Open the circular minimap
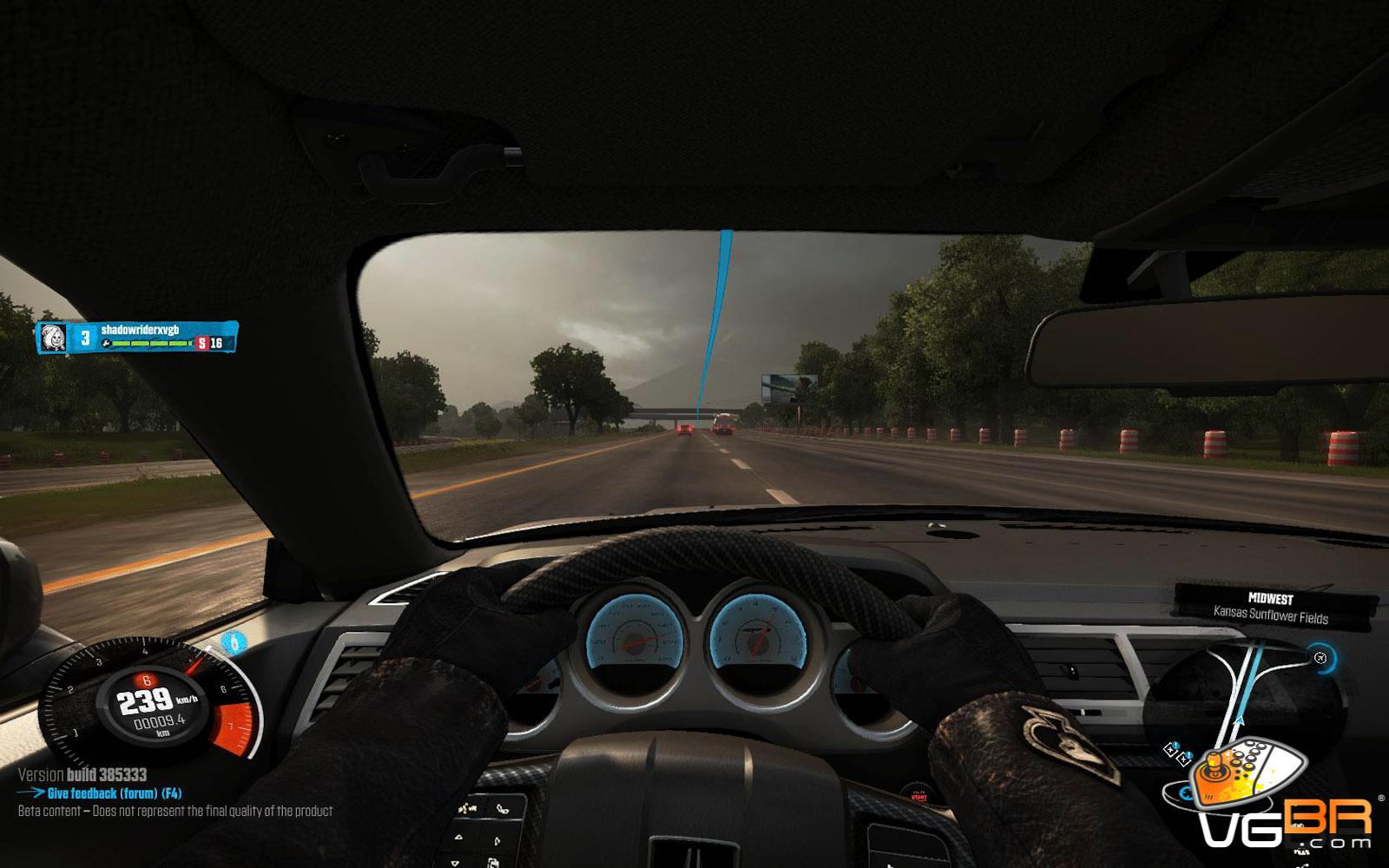Screen dimensions: 1389x868 1241,694
